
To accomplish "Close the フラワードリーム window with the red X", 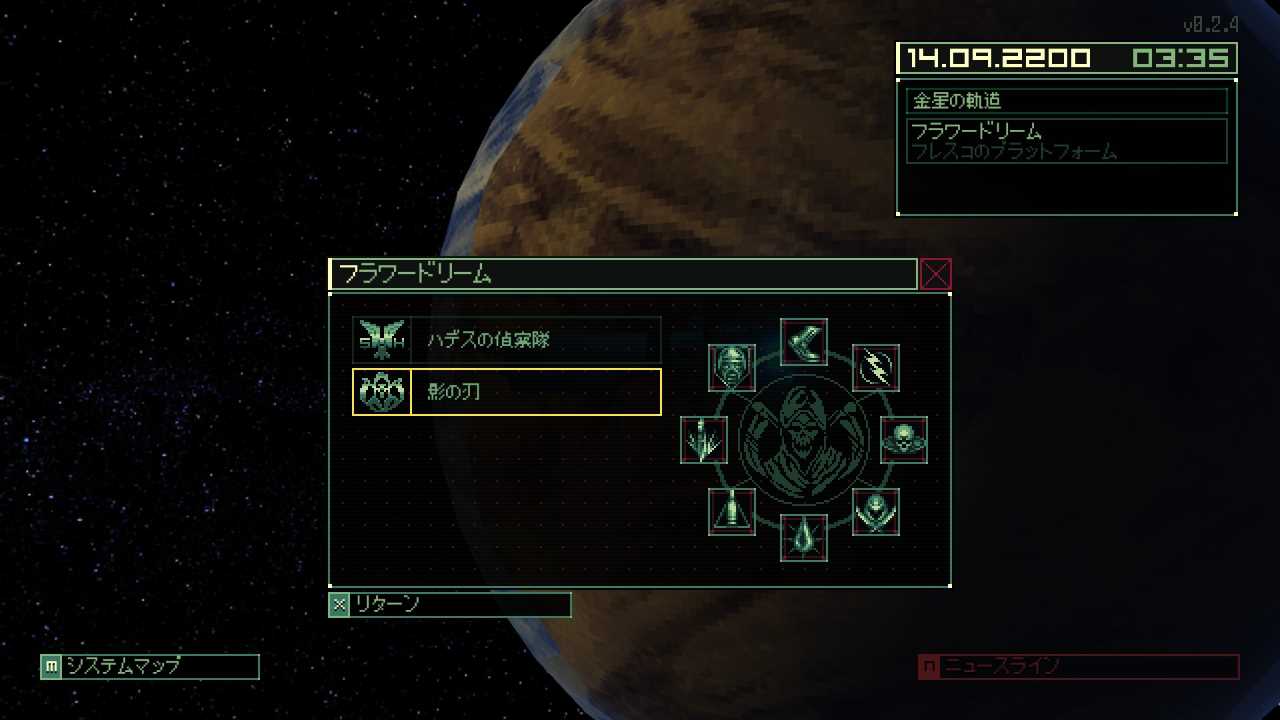I will click(x=935, y=274).
